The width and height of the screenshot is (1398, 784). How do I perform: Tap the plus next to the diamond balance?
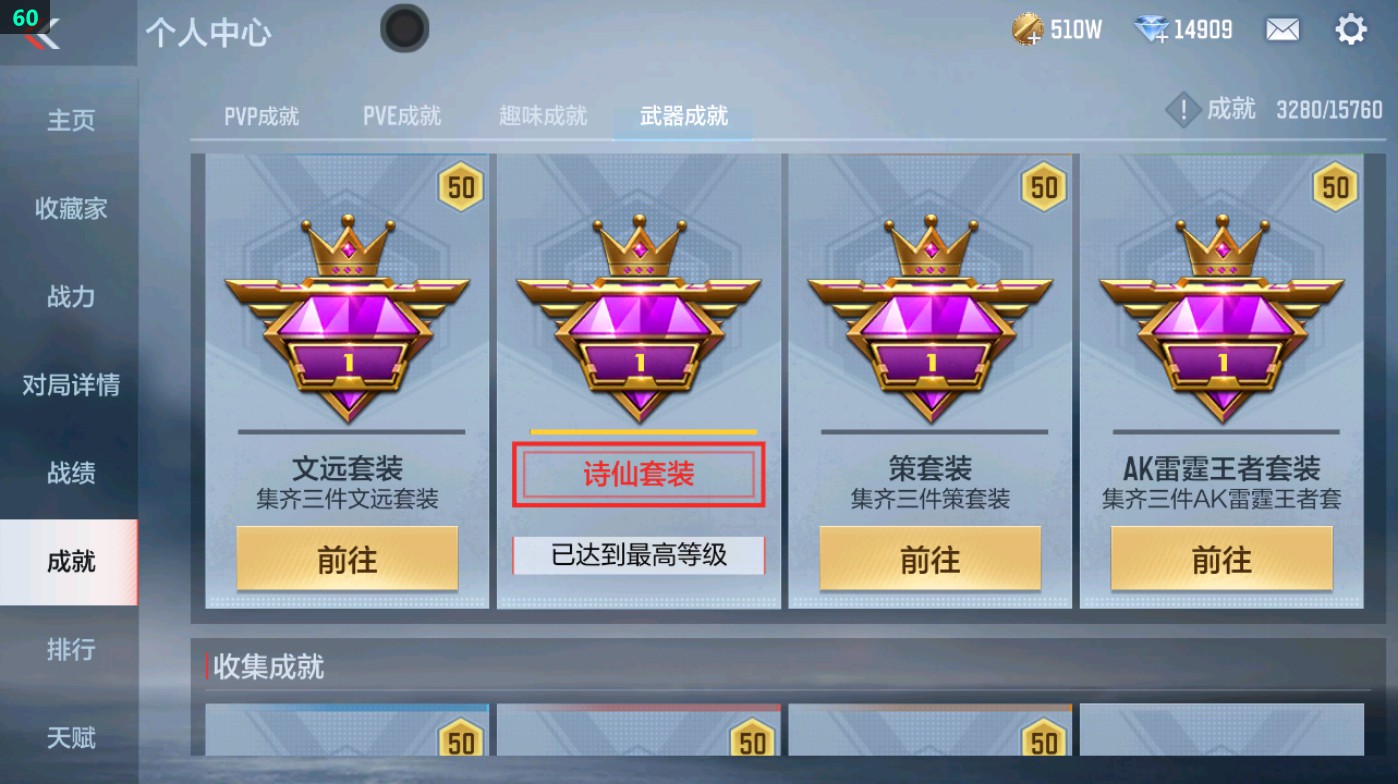pos(1160,38)
